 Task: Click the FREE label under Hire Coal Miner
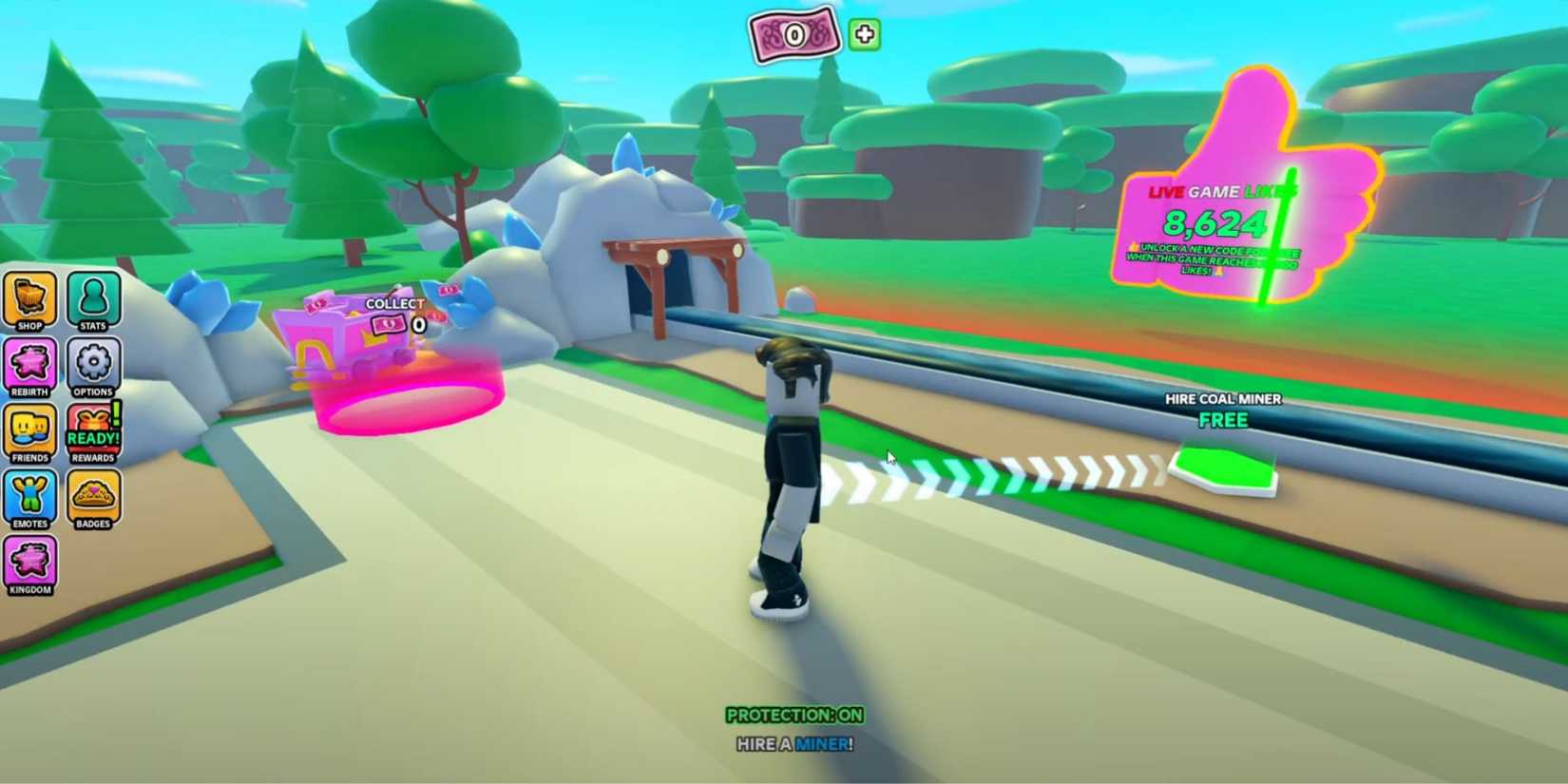1223,420
